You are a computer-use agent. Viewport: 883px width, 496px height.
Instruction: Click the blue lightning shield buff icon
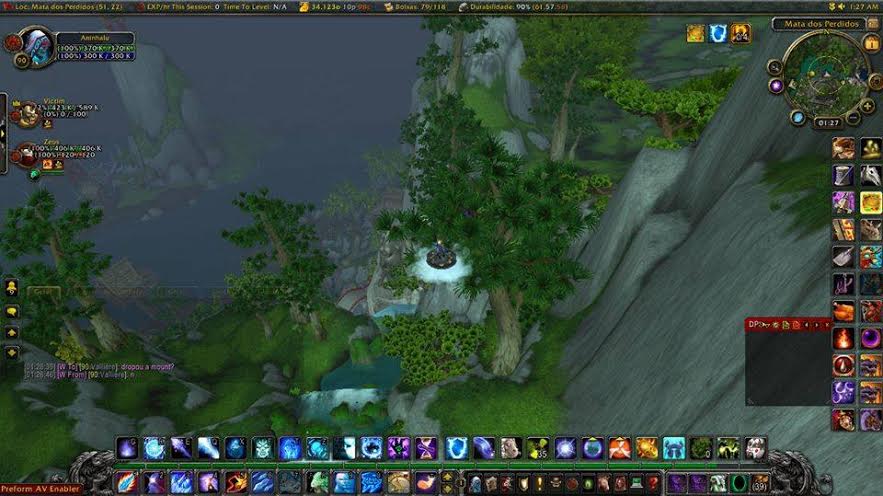(718, 34)
